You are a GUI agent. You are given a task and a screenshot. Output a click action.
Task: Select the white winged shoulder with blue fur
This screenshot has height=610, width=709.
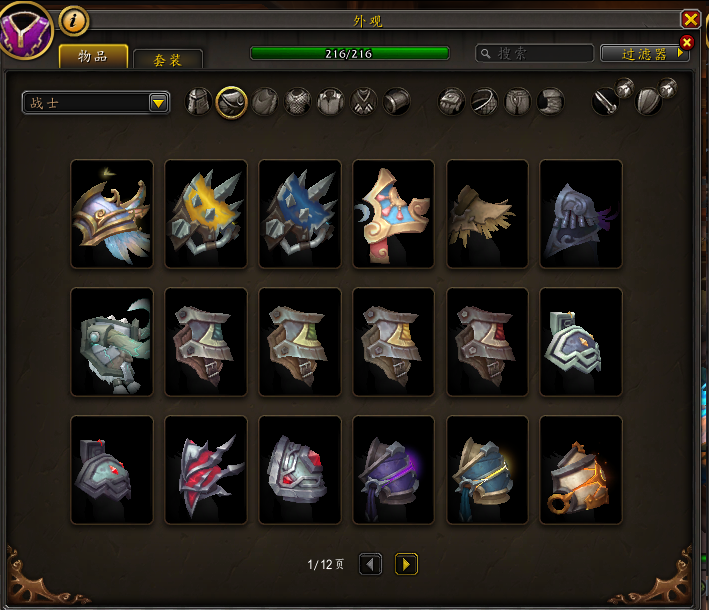click(x=112, y=213)
